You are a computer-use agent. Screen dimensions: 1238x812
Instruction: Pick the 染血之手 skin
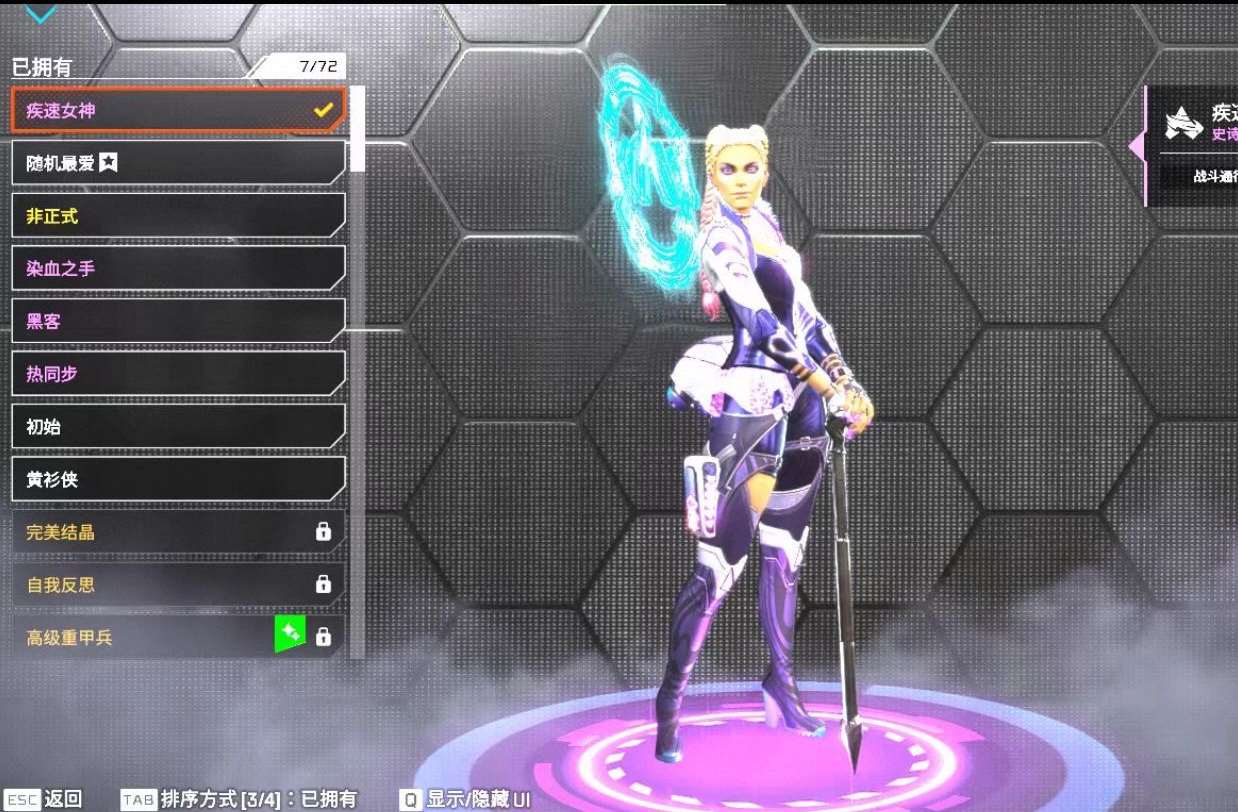[x=178, y=268]
